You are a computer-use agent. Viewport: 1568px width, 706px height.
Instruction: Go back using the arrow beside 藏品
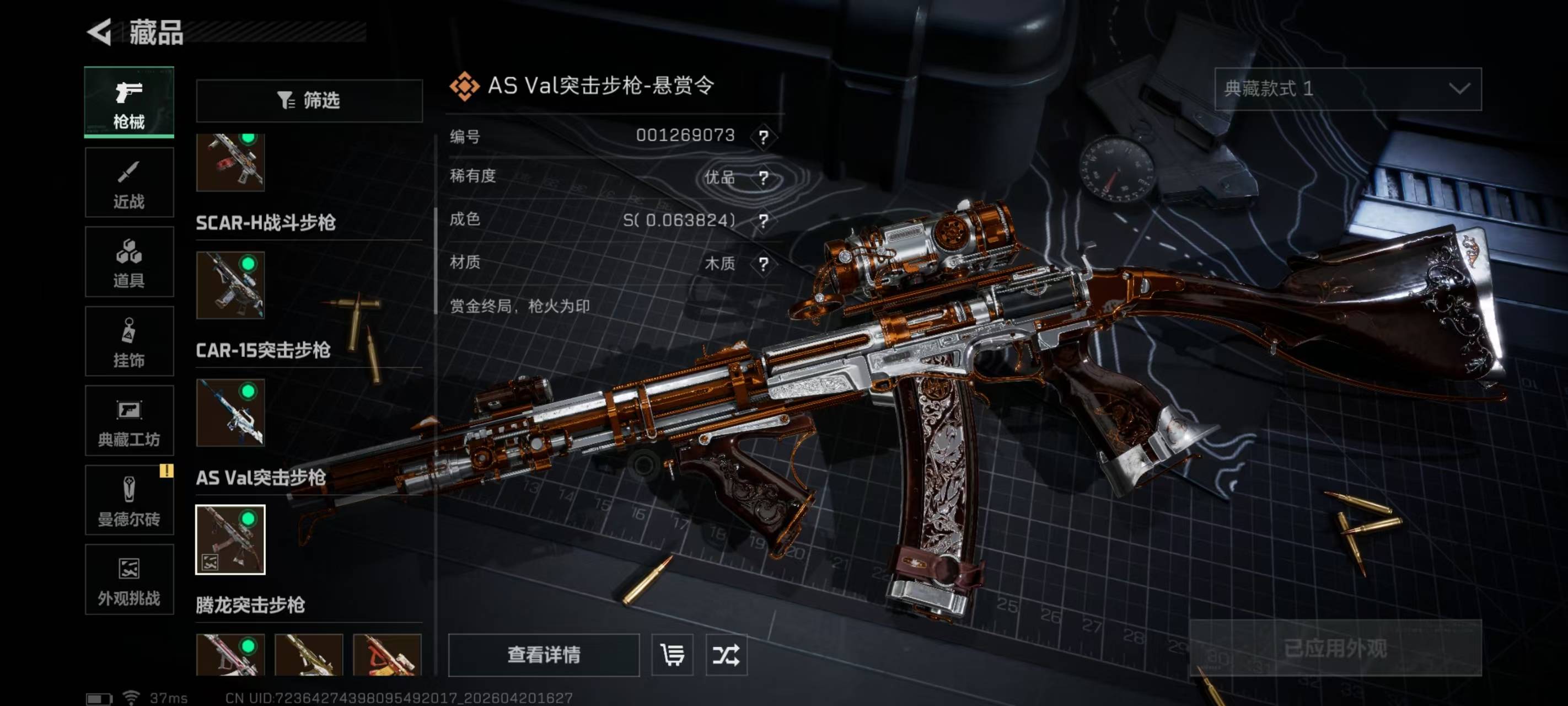[x=100, y=31]
